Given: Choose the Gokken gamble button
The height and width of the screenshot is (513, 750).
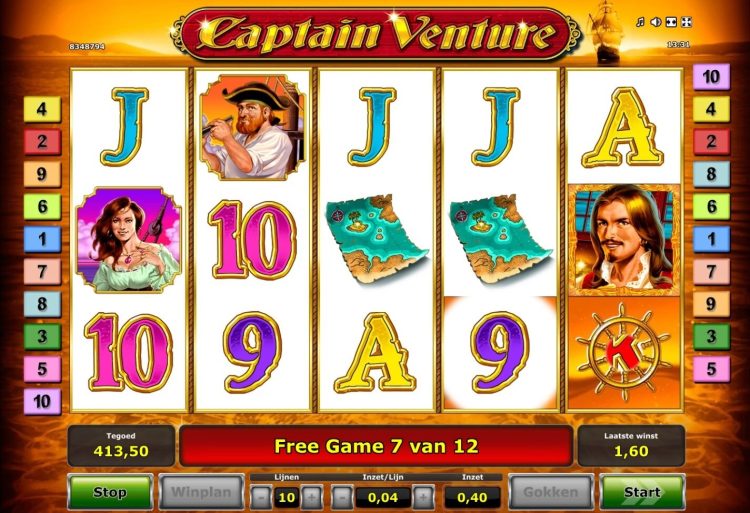Looking at the screenshot, I should click(550, 492).
